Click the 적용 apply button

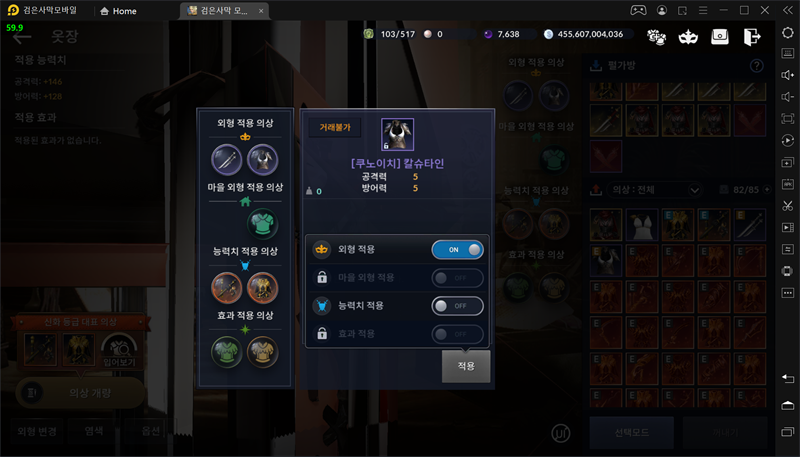(x=466, y=366)
